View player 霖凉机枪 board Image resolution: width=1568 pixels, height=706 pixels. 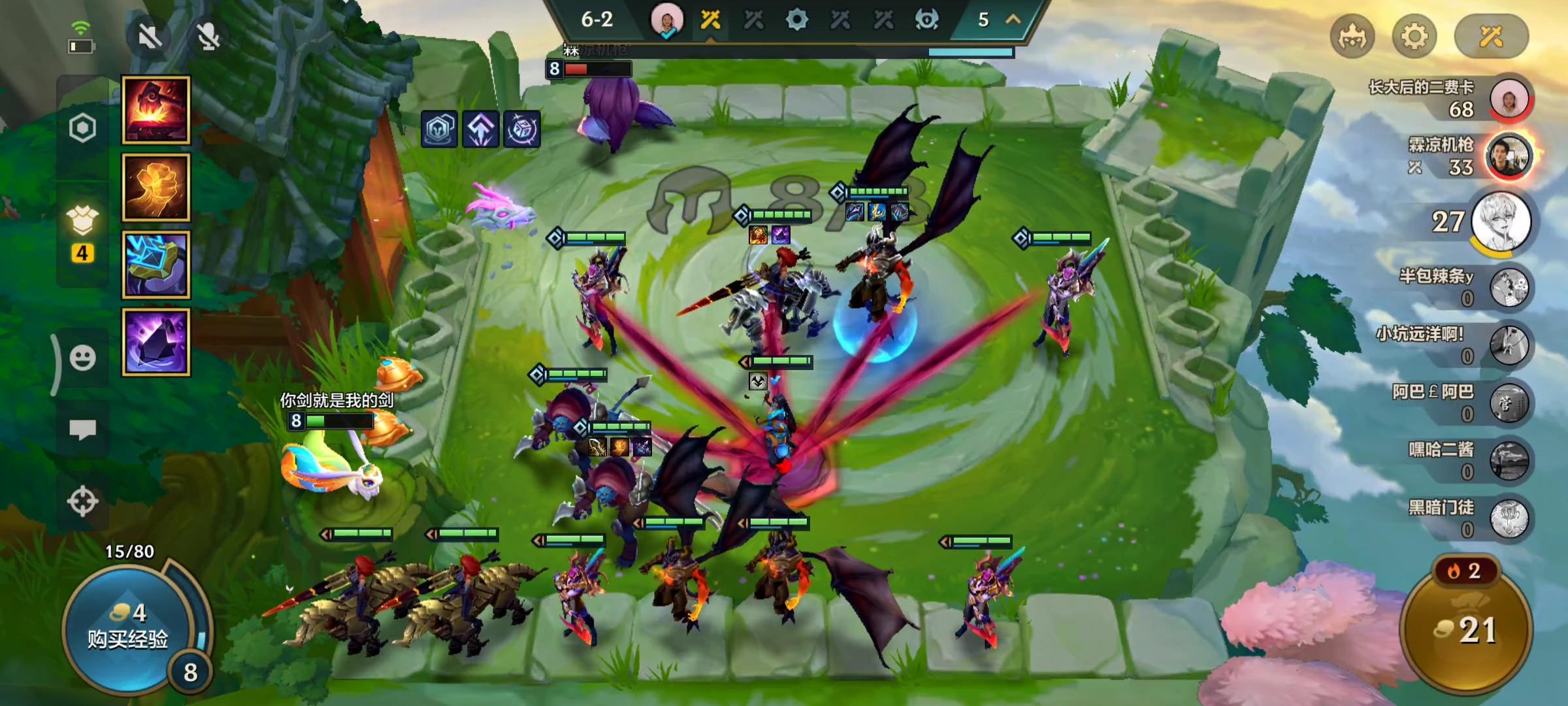pyautogui.click(x=1509, y=157)
